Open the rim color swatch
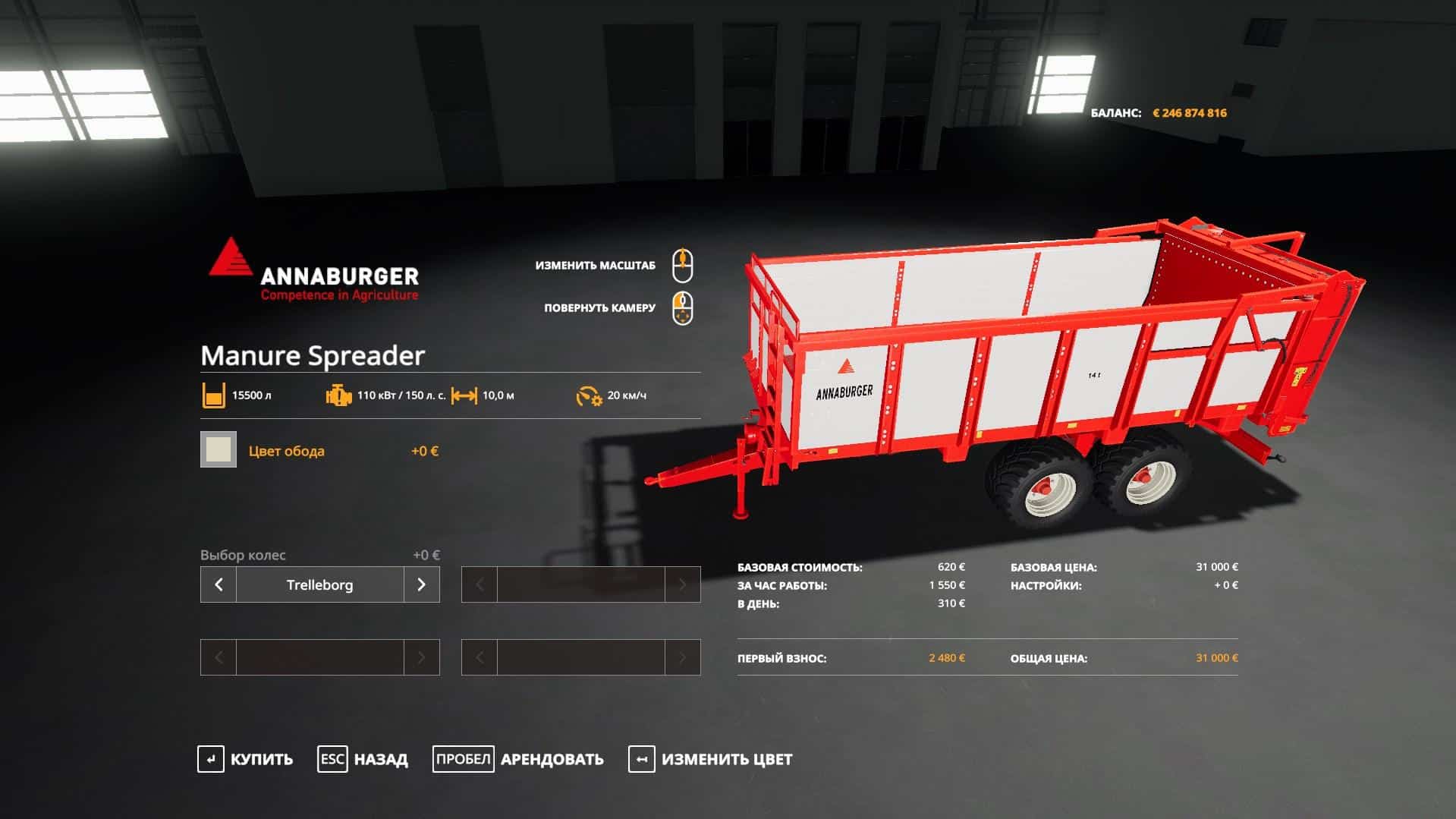This screenshot has height=819, width=1456. [219, 449]
